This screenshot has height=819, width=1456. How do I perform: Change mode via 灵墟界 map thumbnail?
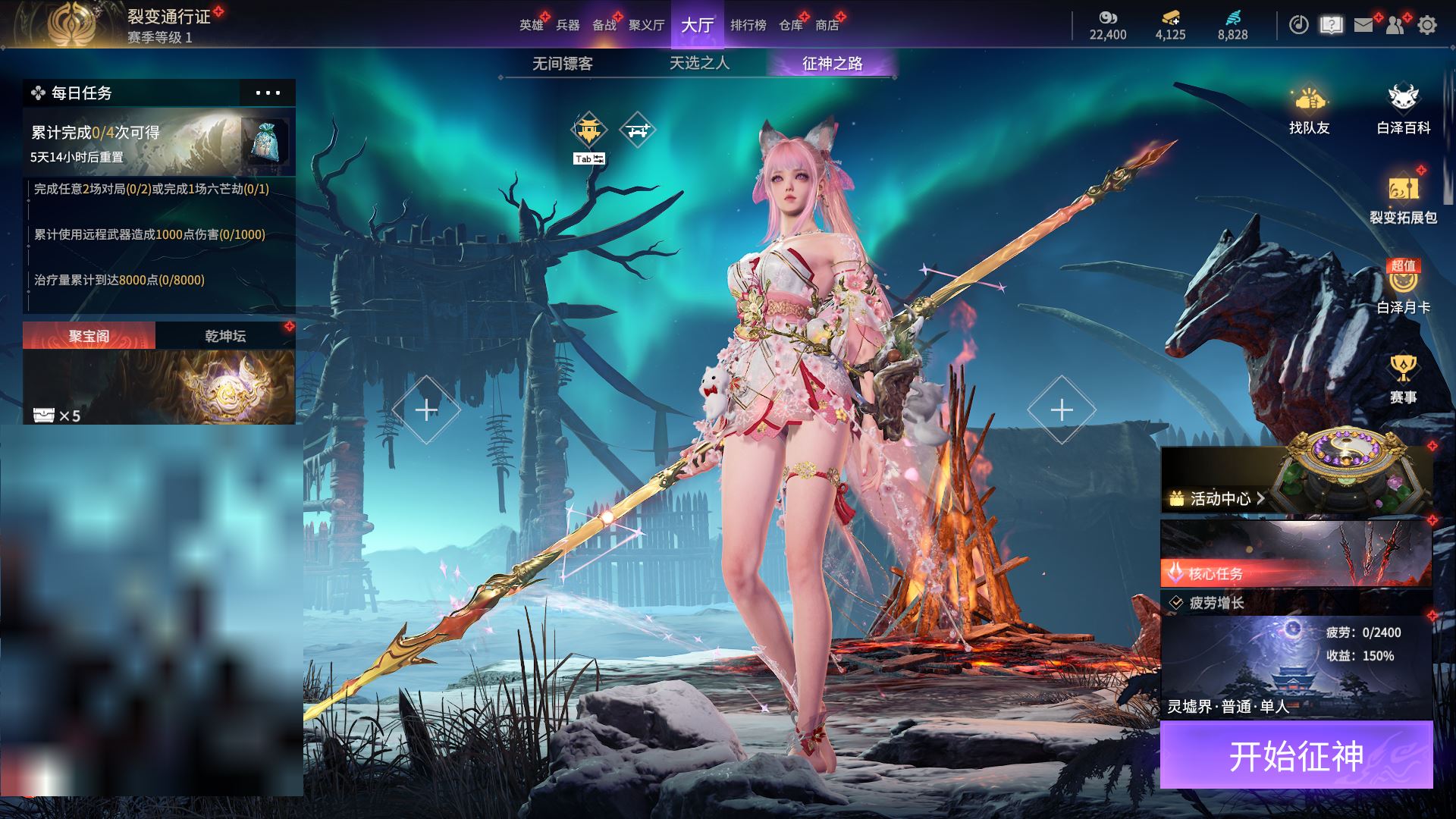(1296, 667)
